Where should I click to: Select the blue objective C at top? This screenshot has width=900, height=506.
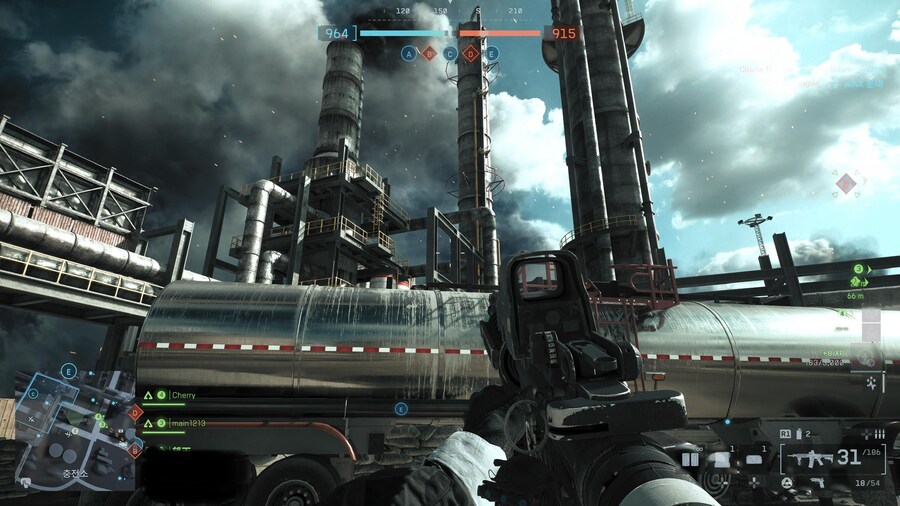coord(450,53)
